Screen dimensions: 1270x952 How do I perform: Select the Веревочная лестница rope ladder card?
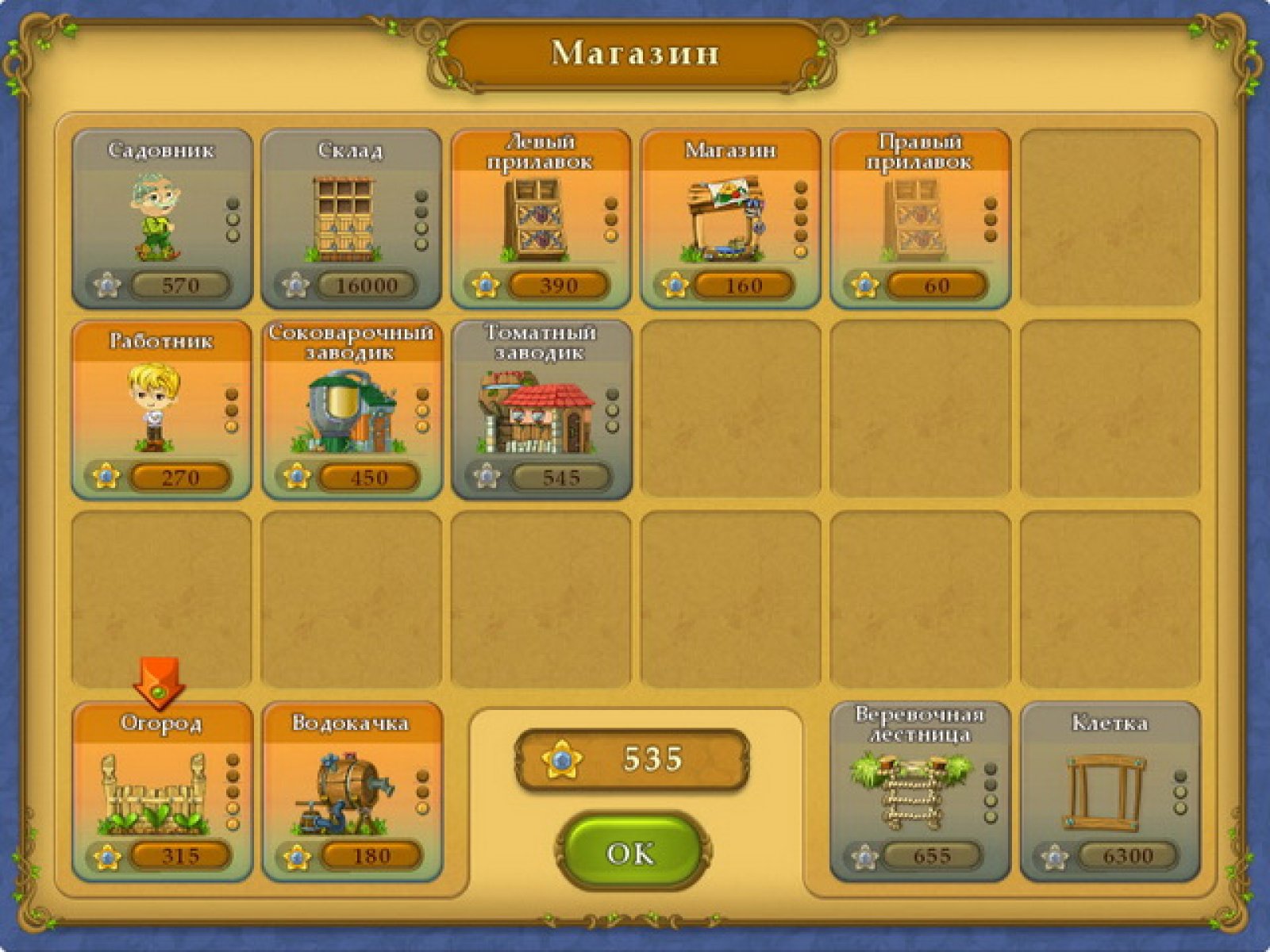[x=920, y=792]
